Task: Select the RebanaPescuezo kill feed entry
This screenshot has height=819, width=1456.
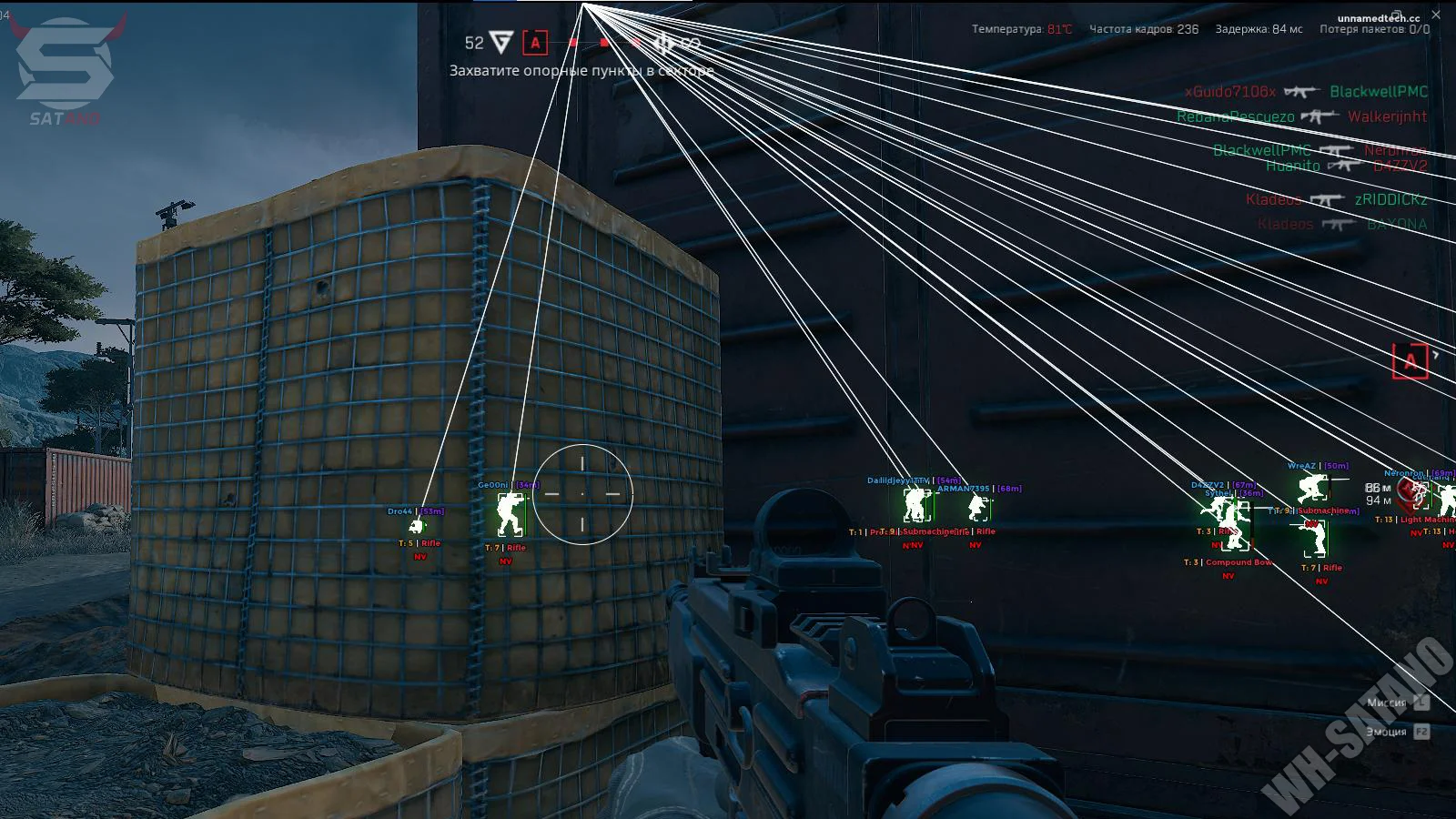Action: click(x=1235, y=116)
